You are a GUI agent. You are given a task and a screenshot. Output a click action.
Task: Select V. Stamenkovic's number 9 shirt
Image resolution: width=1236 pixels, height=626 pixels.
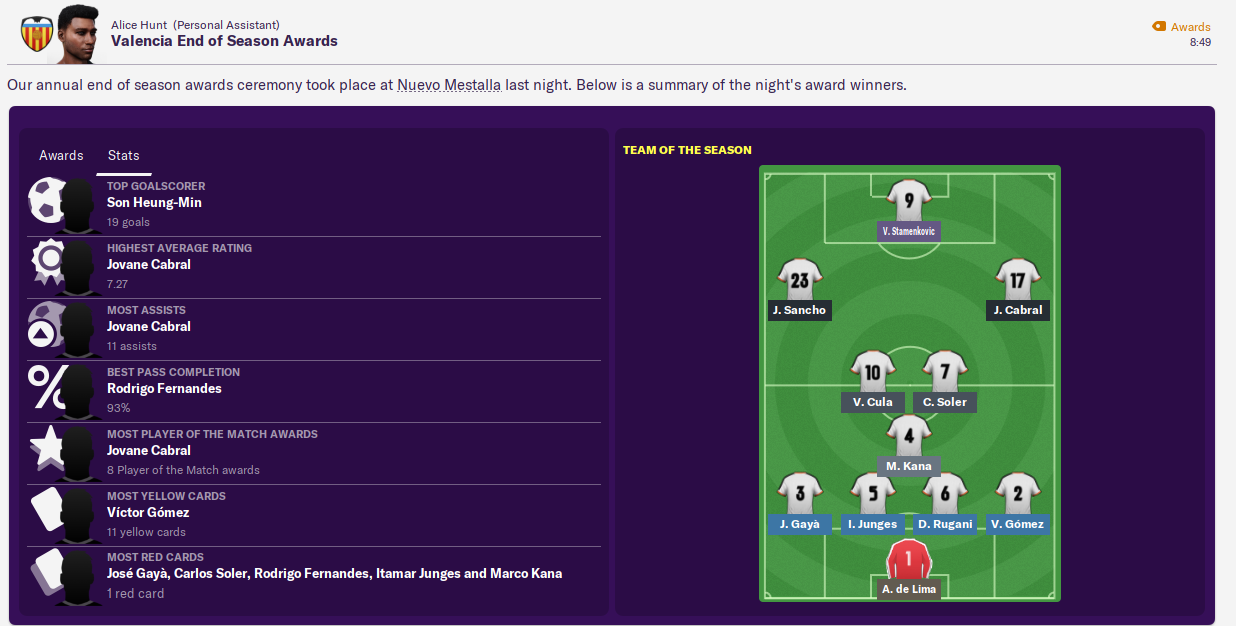(x=909, y=202)
